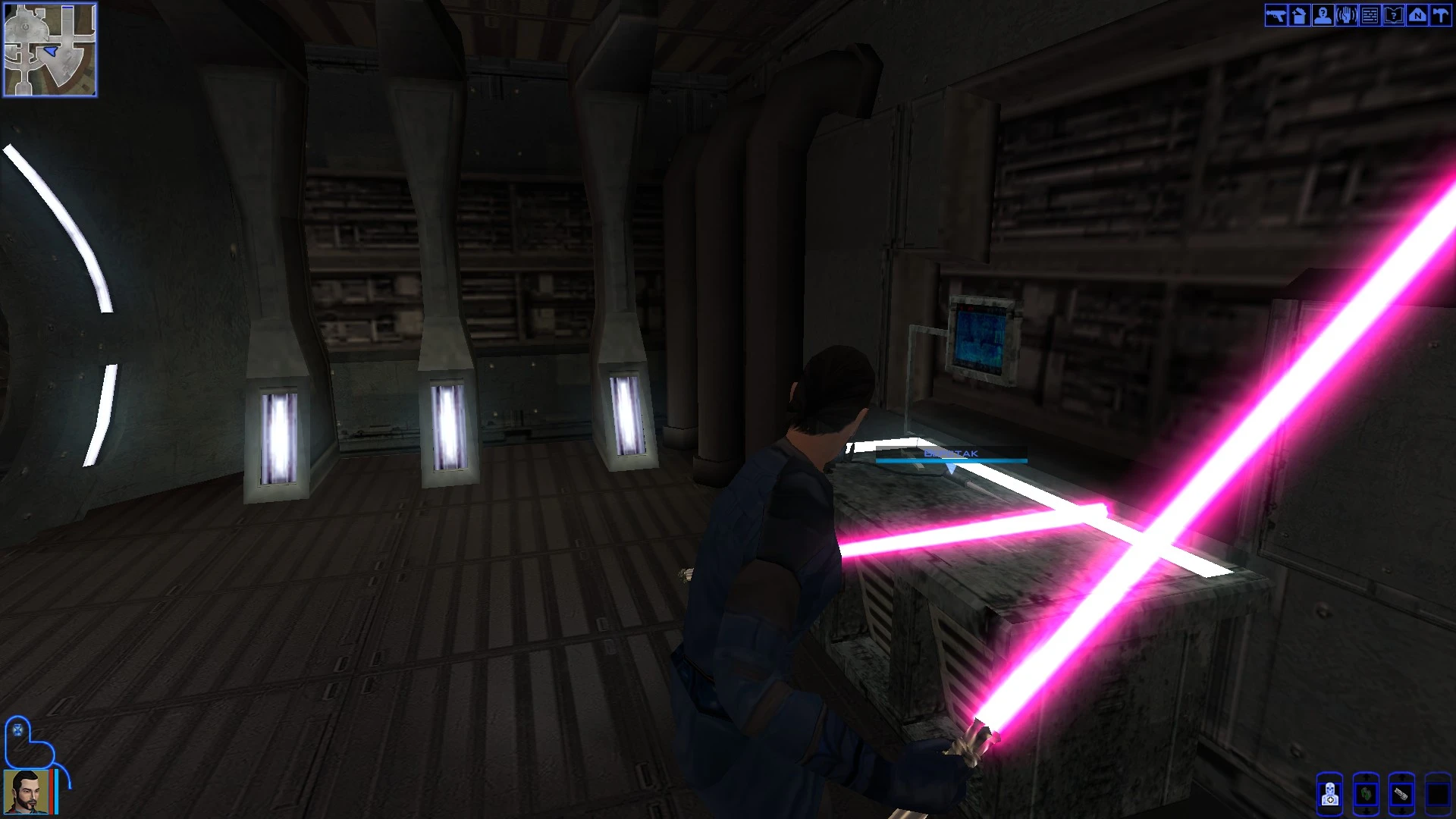Open the Messages log via the list icon
Viewport: 1456px width, 819px height.
[1370, 17]
